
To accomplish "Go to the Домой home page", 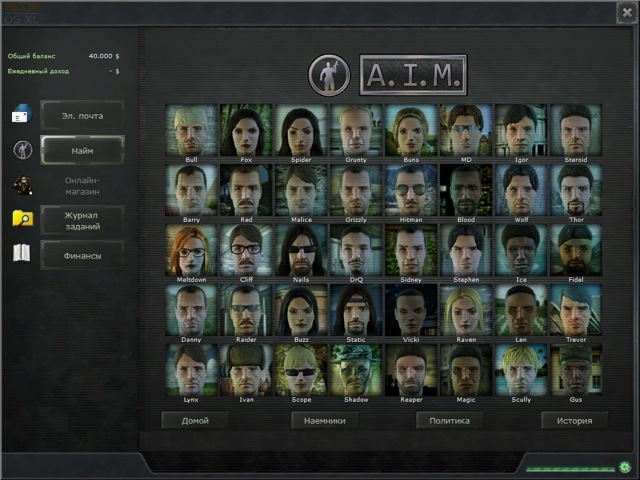I will pos(195,420).
